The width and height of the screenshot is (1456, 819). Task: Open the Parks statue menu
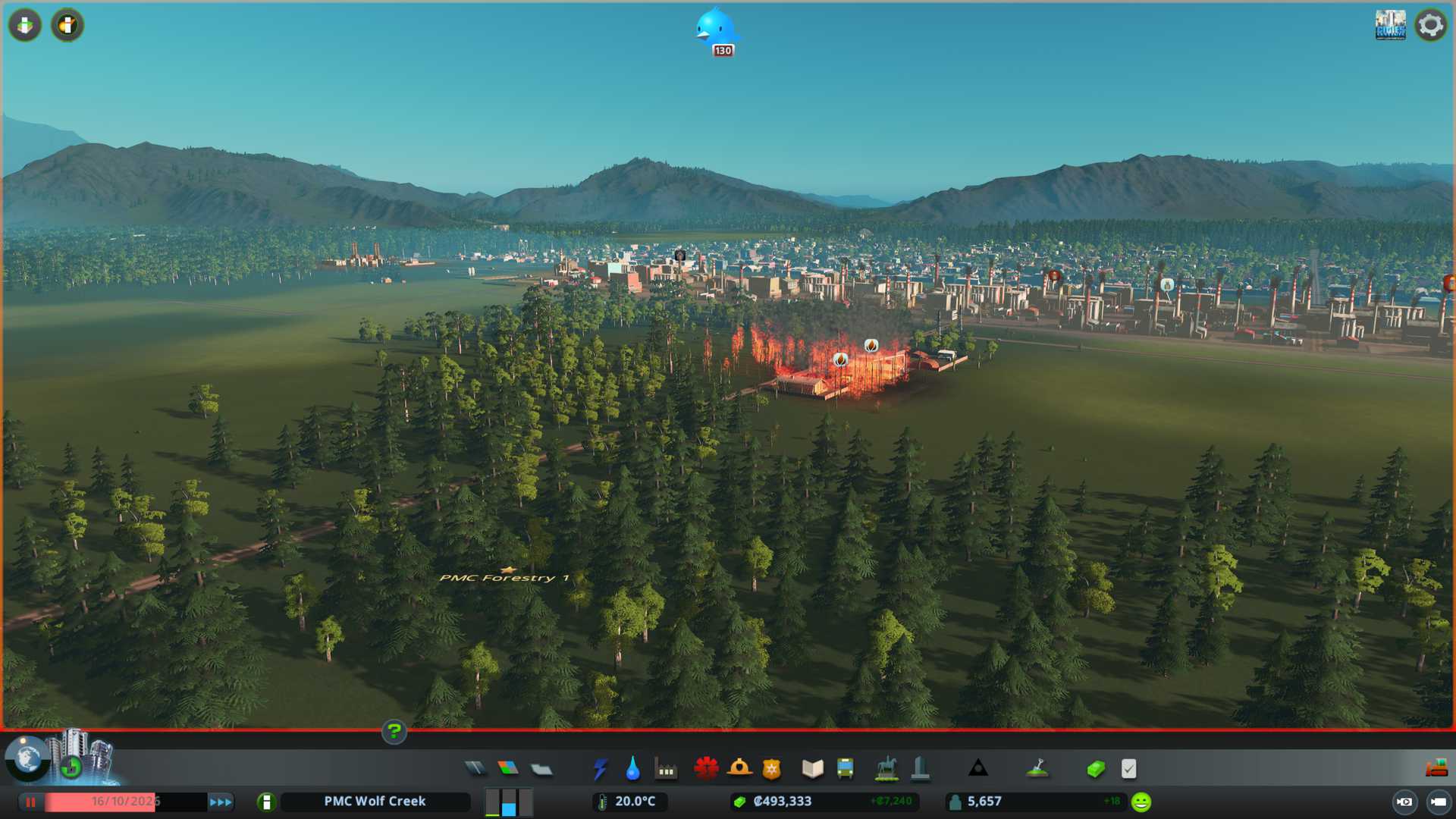tap(886, 769)
